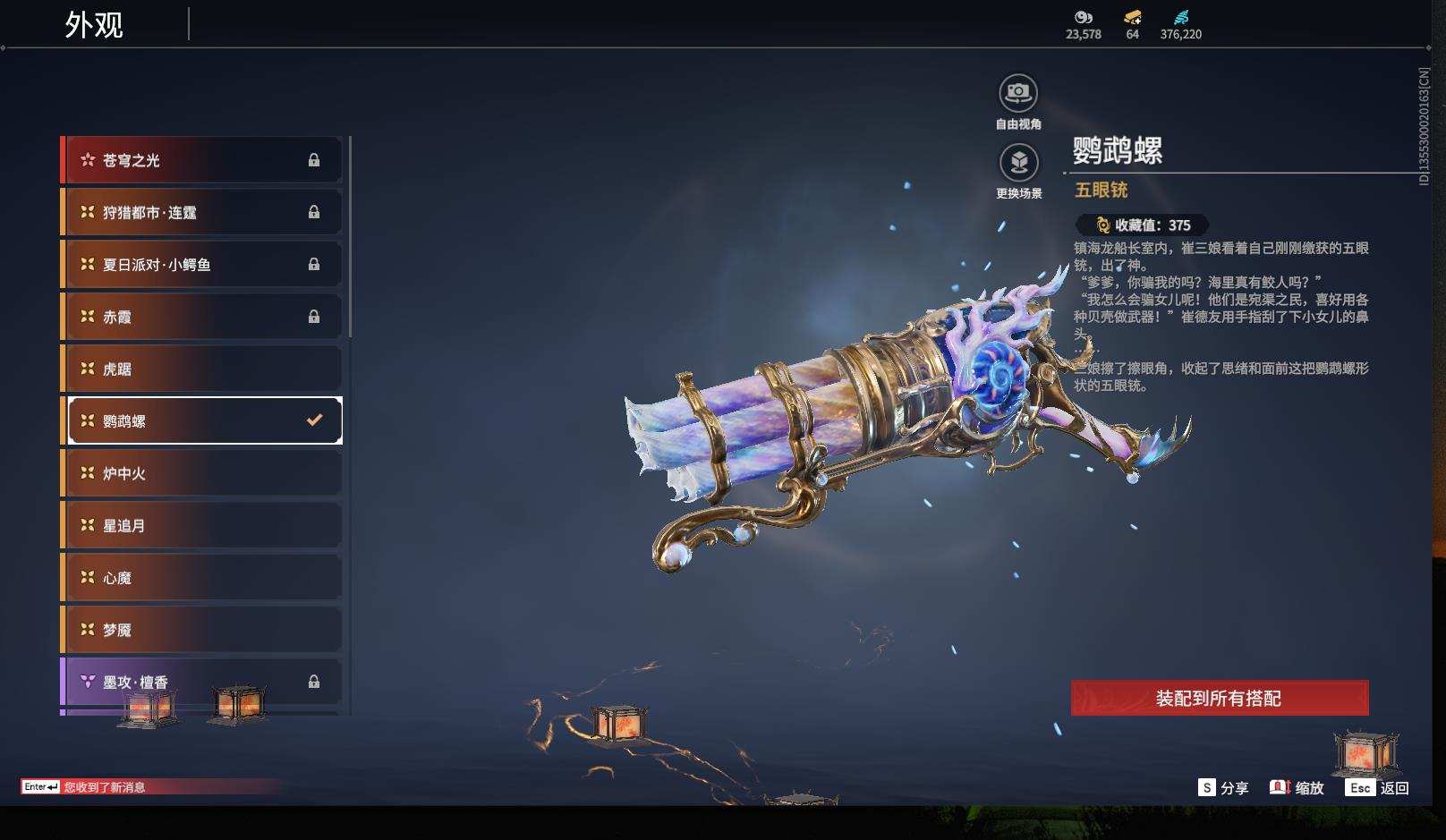Click the 缩放 zoom option

1297,787
